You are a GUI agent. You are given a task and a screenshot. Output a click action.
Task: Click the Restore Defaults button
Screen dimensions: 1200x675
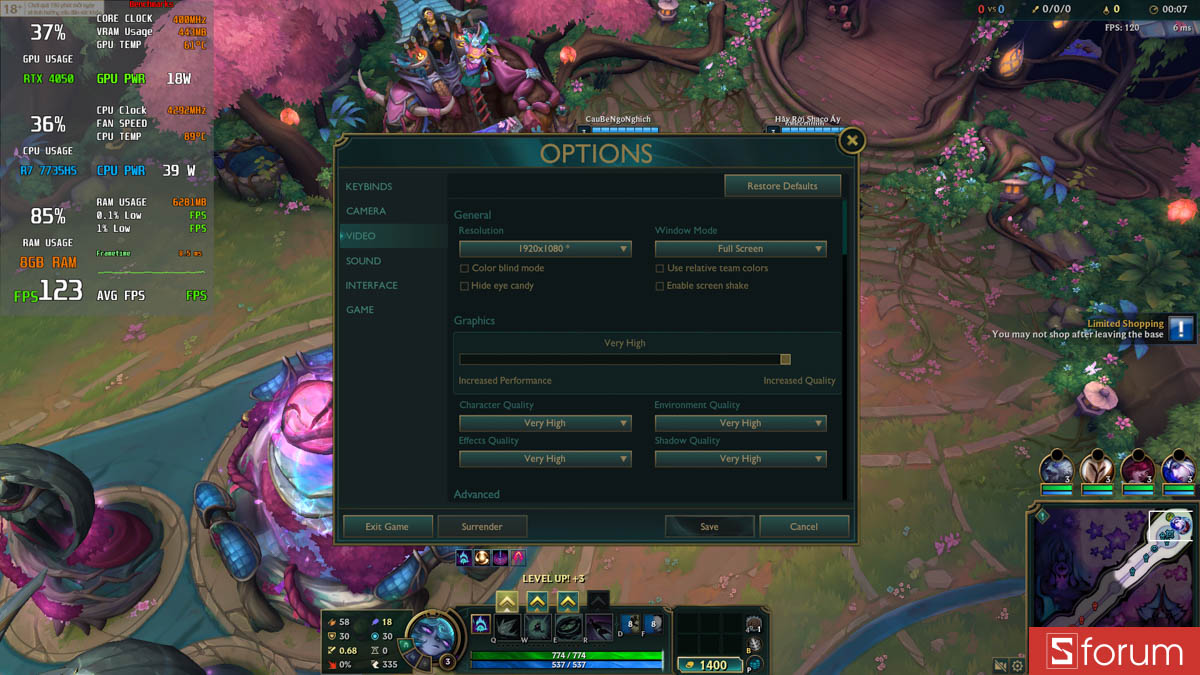coord(782,186)
